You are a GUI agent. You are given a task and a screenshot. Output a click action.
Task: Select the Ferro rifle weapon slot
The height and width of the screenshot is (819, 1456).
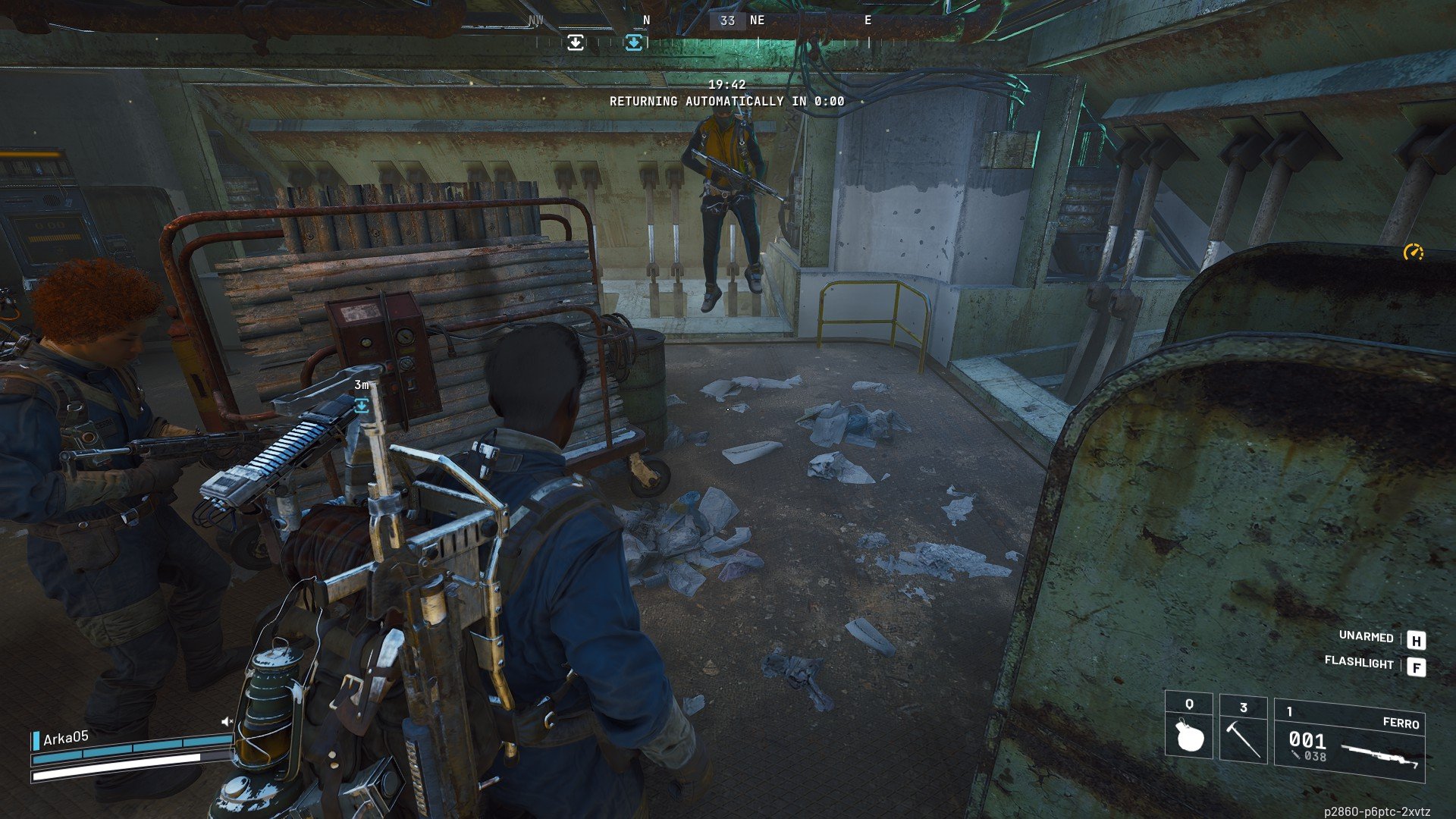click(x=1349, y=741)
